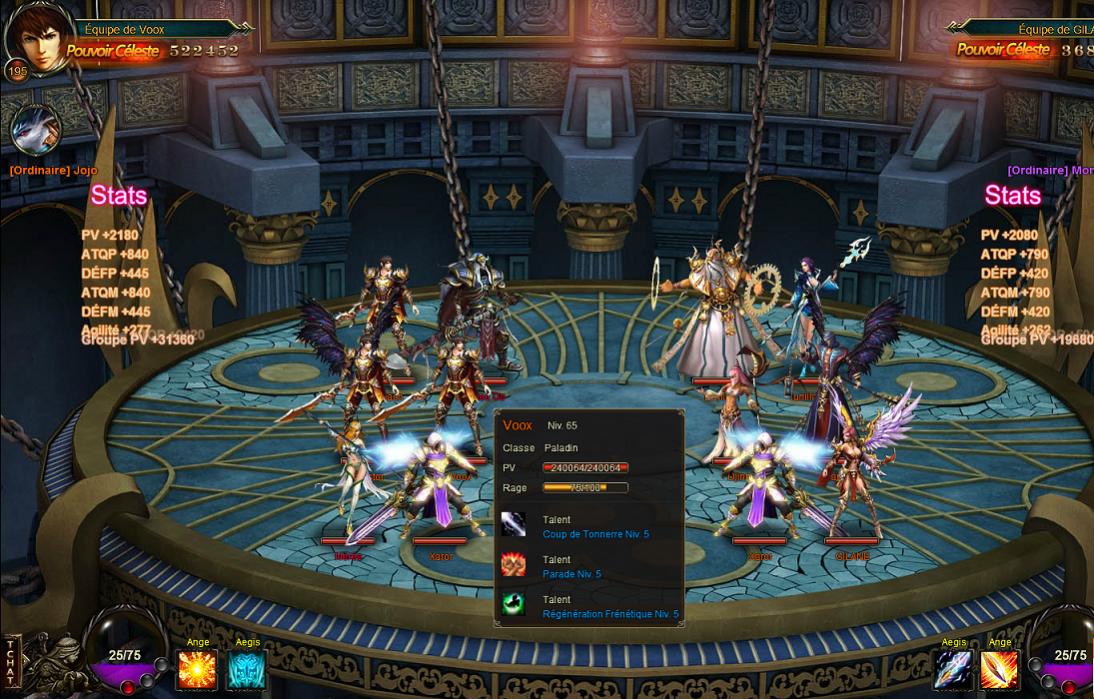Select the white dragon pet Jojo portrait

pyautogui.click(x=36, y=130)
